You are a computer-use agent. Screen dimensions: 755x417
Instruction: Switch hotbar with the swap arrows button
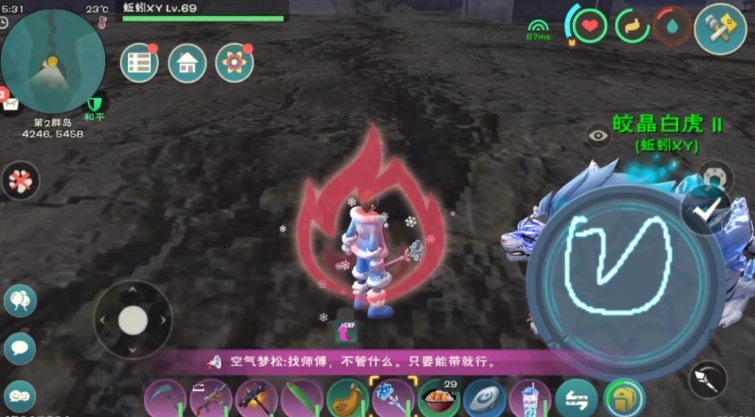click(x=575, y=397)
